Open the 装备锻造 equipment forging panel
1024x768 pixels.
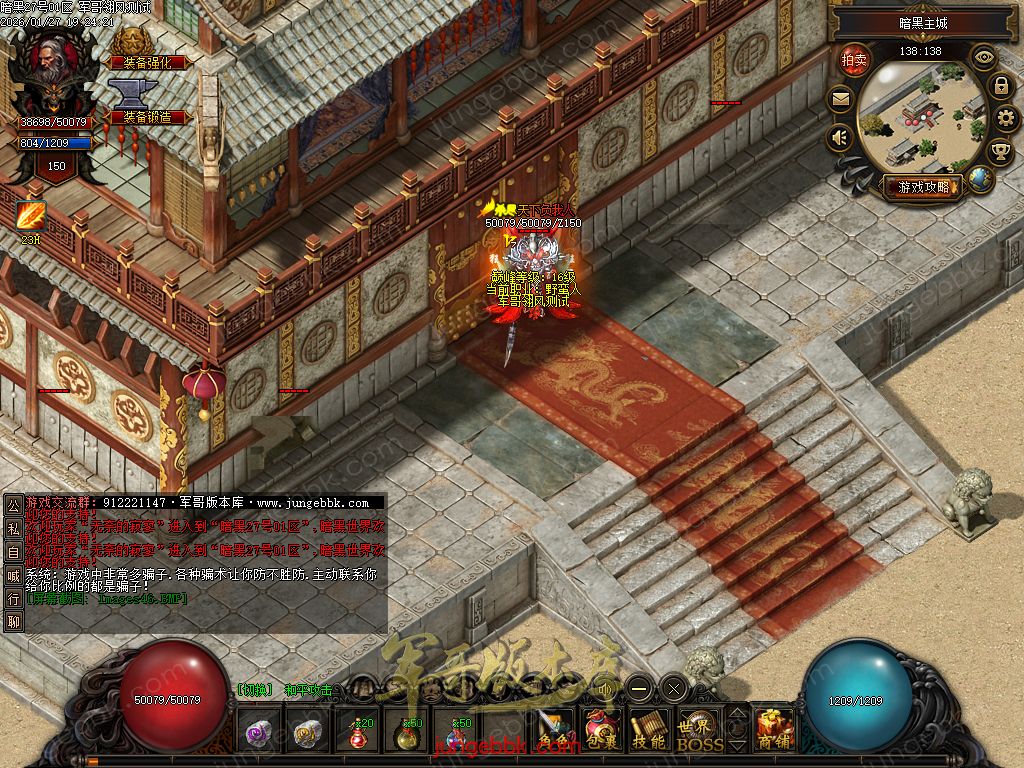pos(148,117)
